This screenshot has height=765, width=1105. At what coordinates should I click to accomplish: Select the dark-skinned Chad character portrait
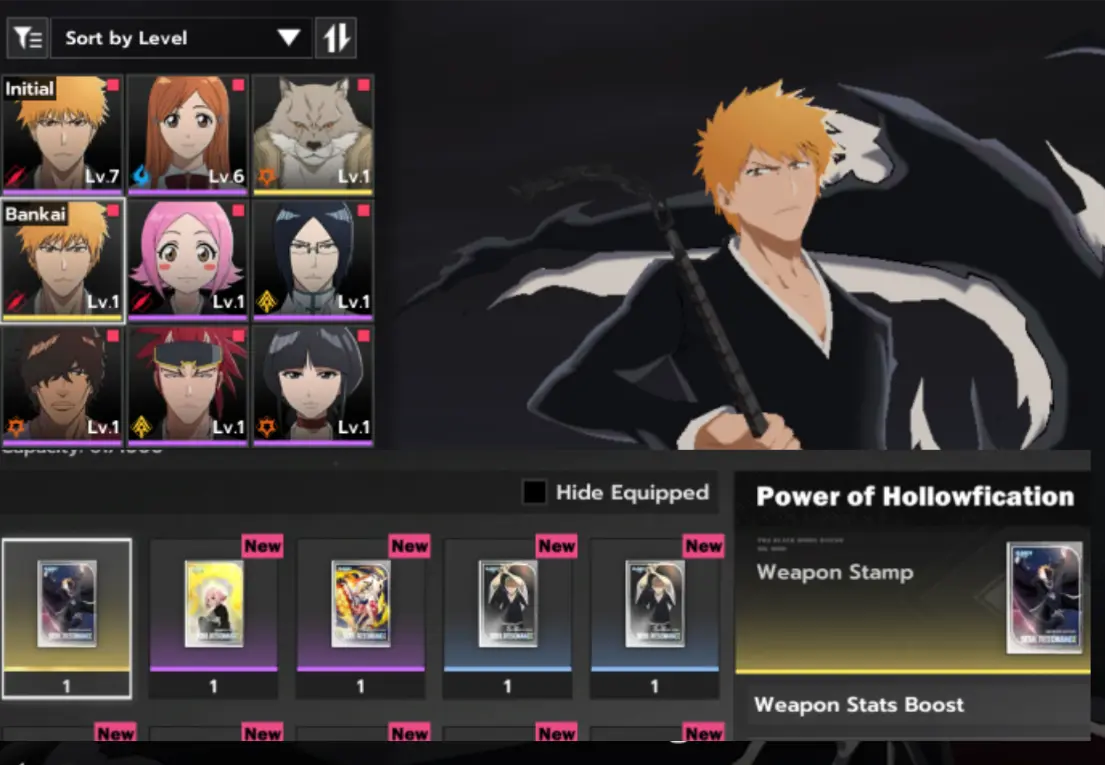click(x=62, y=384)
